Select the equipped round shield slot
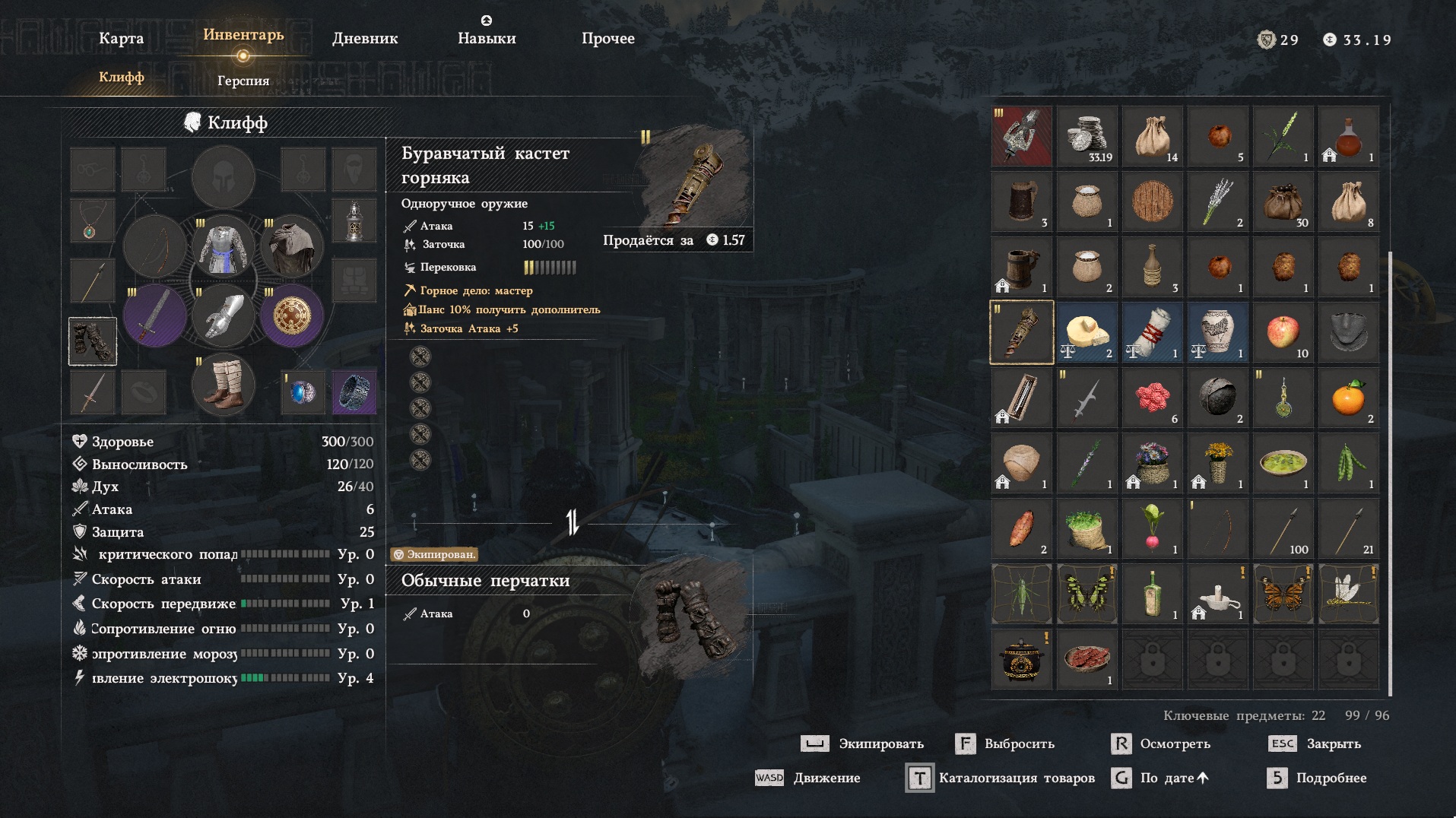 tap(292, 315)
